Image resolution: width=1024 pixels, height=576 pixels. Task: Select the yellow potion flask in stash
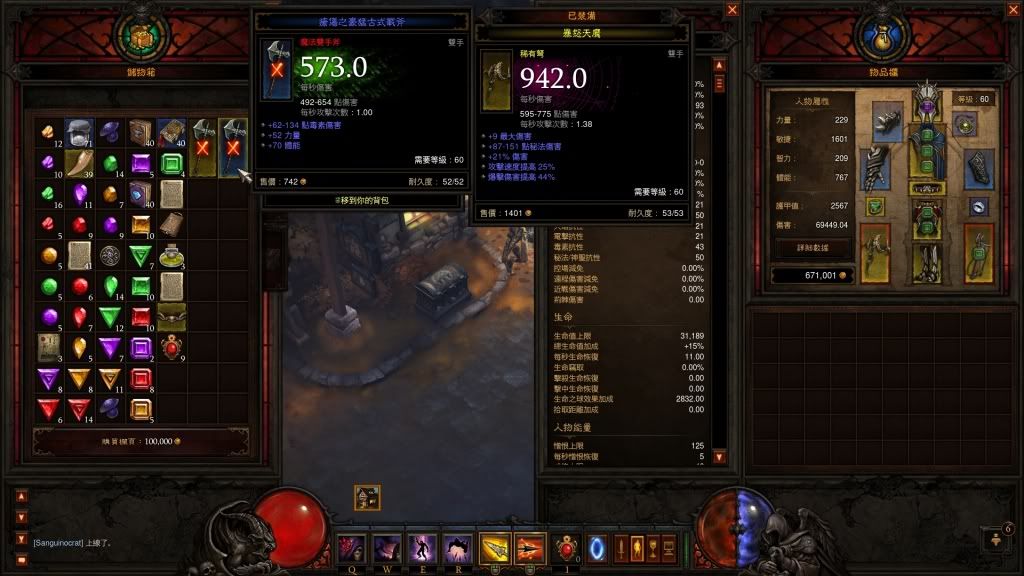(x=171, y=254)
